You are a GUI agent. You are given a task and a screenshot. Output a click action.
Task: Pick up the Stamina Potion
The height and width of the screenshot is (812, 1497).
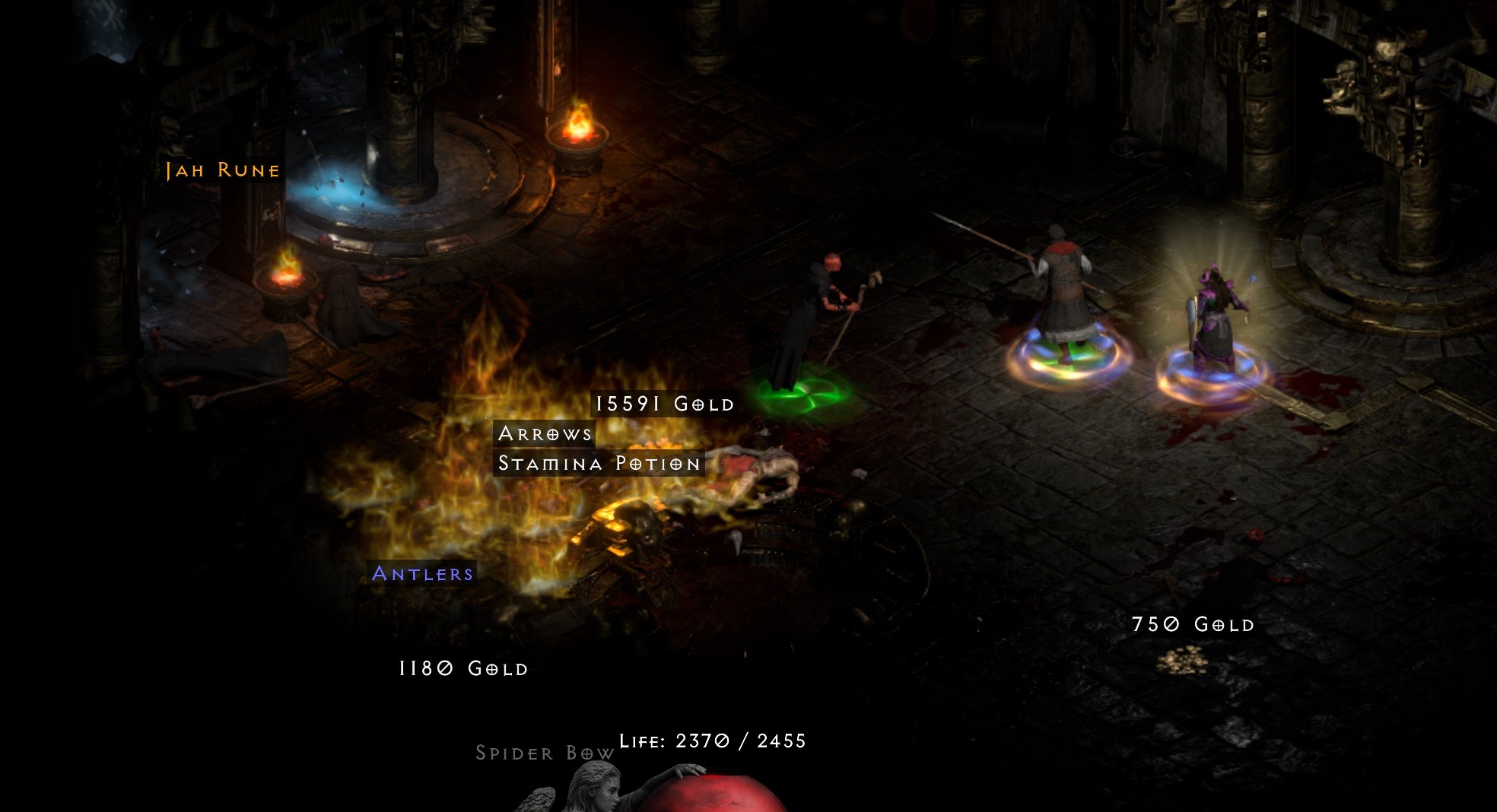click(598, 463)
